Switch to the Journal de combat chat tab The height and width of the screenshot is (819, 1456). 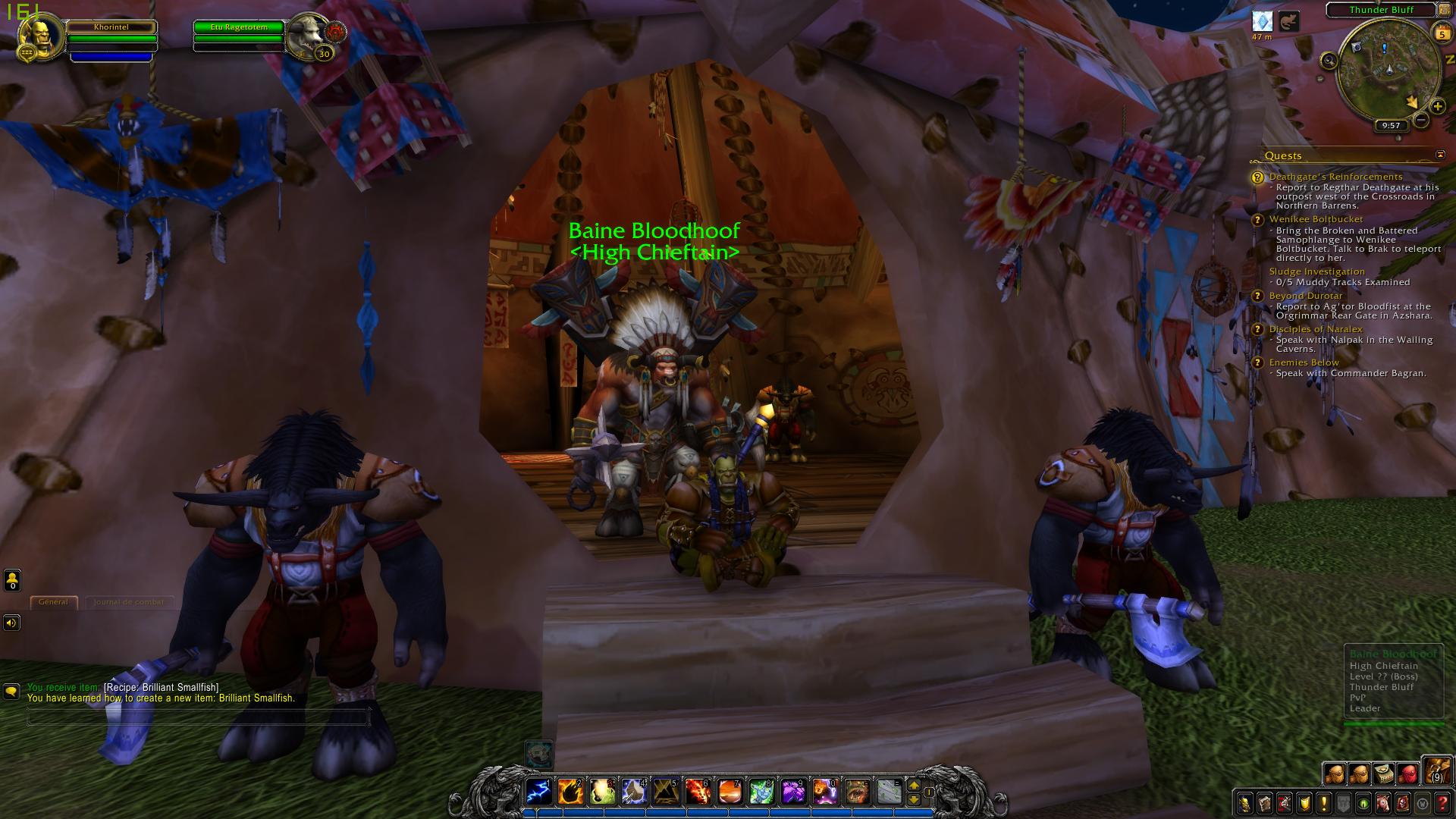[128, 602]
